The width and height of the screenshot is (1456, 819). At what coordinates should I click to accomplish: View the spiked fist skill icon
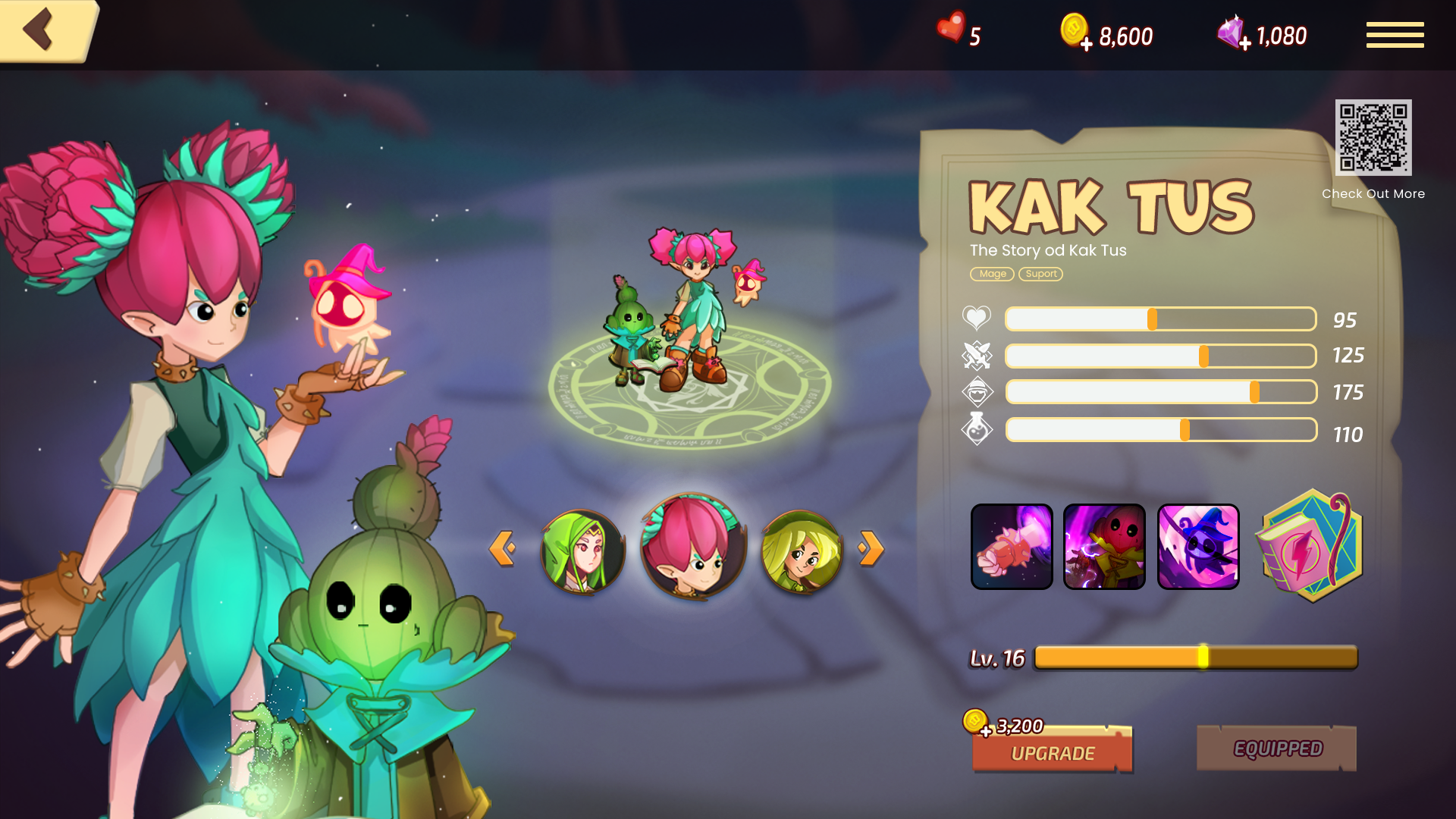pyautogui.click(x=1012, y=546)
